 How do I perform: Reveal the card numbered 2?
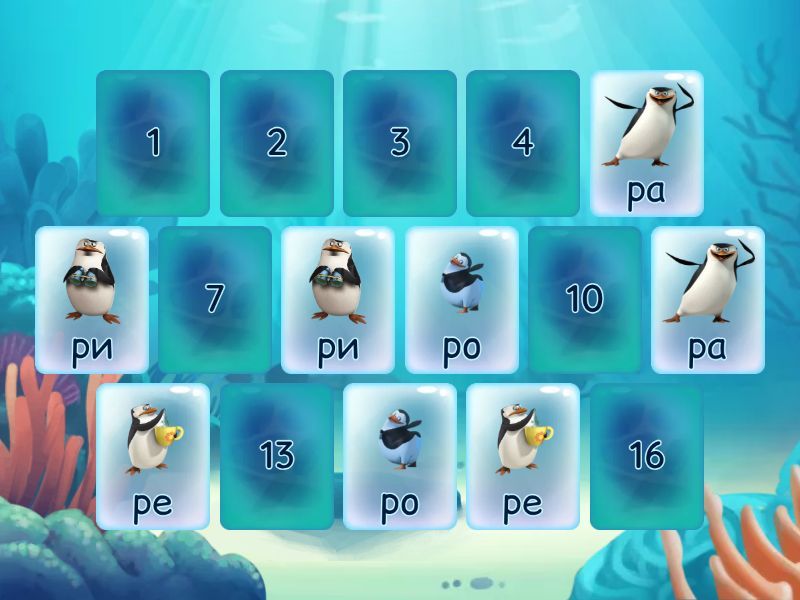coord(276,143)
